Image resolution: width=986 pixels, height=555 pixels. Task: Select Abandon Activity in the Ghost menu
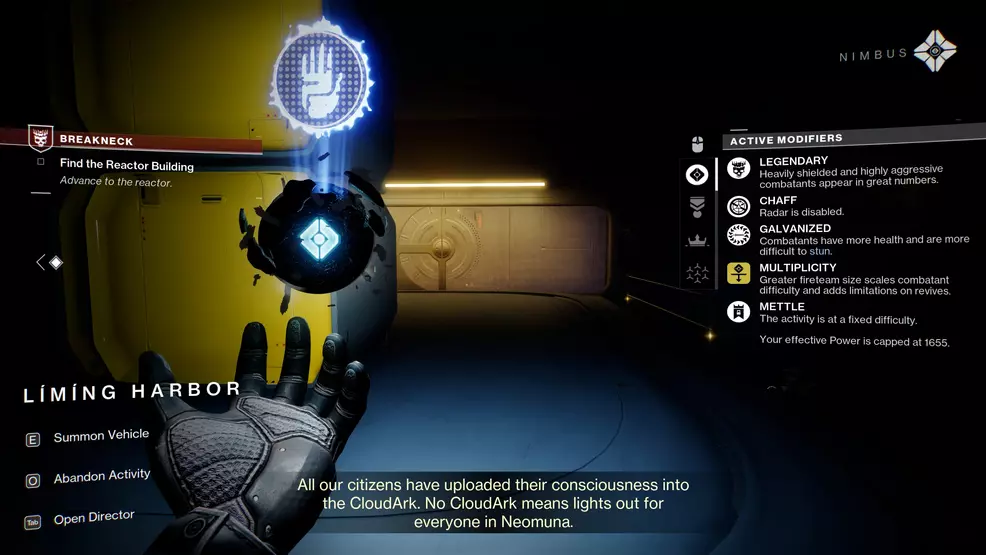tap(101, 477)
